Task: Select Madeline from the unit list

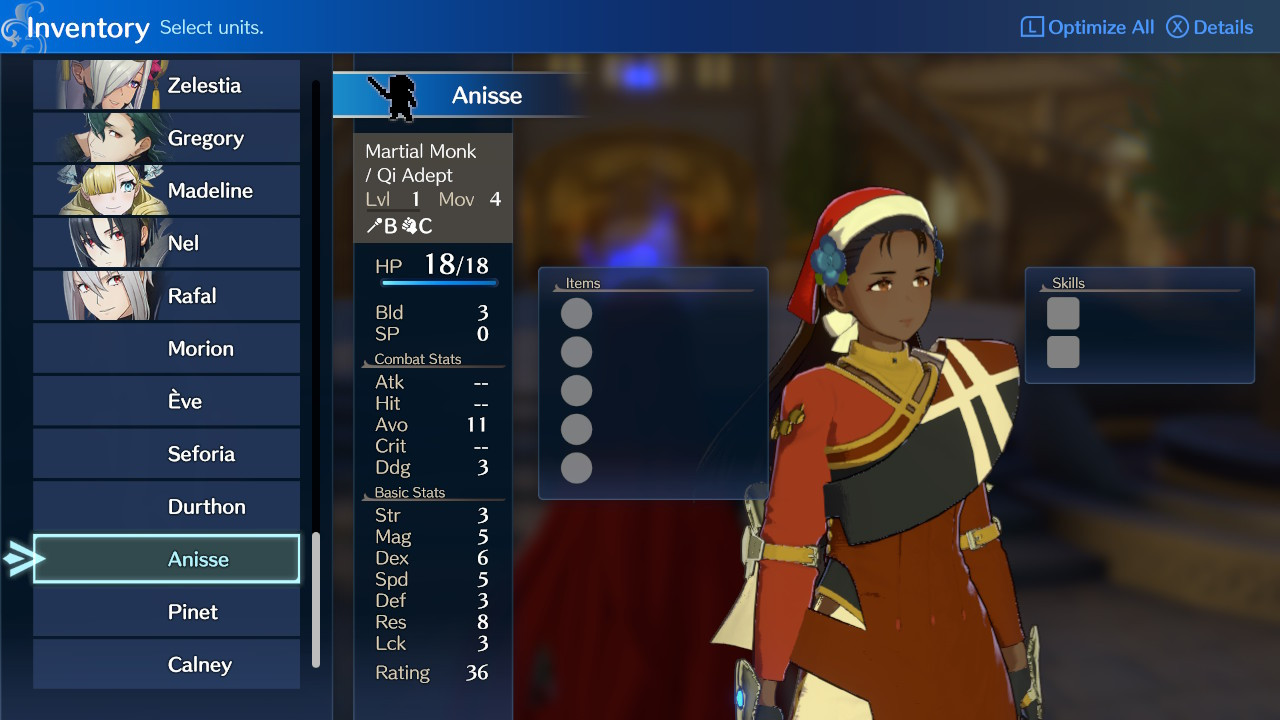Action: point(166,190)
